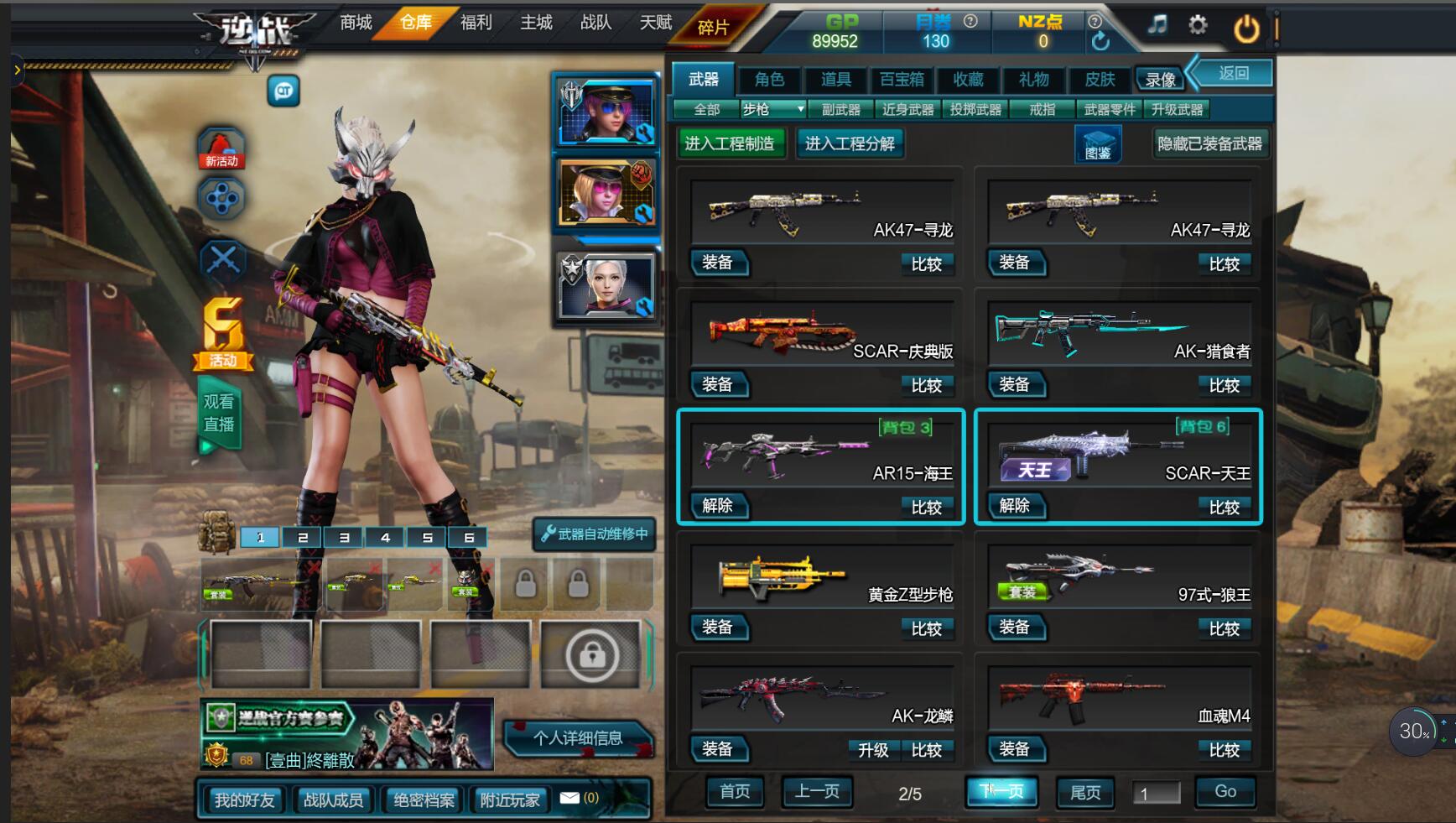Image resolution: width=1456 pixels, height=823 pixels.
Task: Jump to last page 尾页
Action: coord(1084,792)
